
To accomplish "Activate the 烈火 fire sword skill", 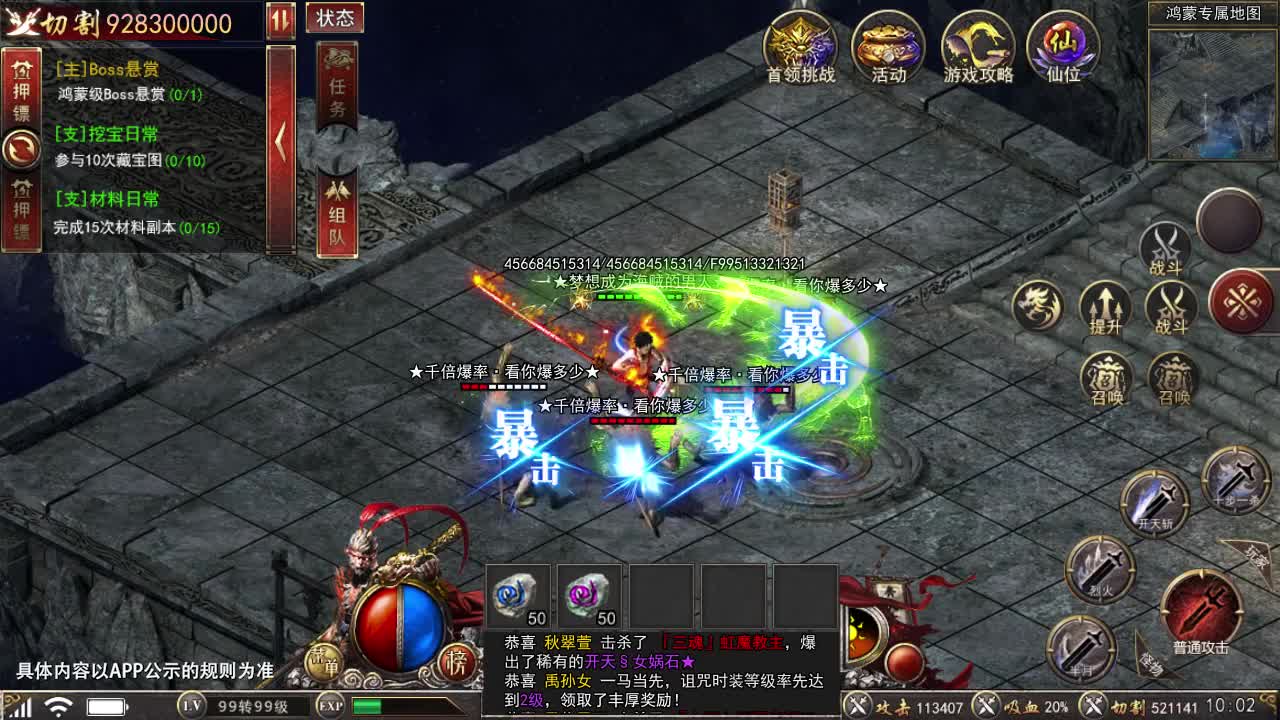I will [x=1099, y=569].
